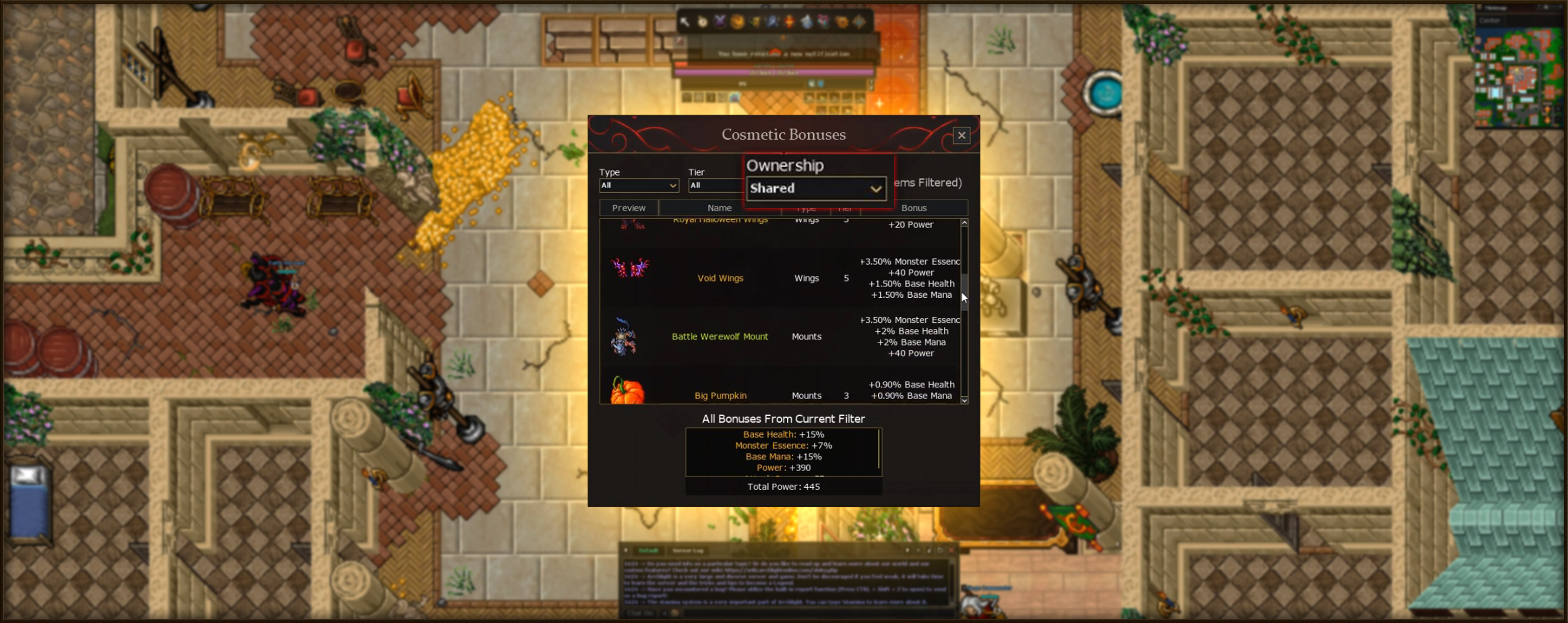Image resolution: width=1568 pixels, height=623 pixels.
Task: Open the Ownership dropdown set to Shared
Action: [815, 189]
